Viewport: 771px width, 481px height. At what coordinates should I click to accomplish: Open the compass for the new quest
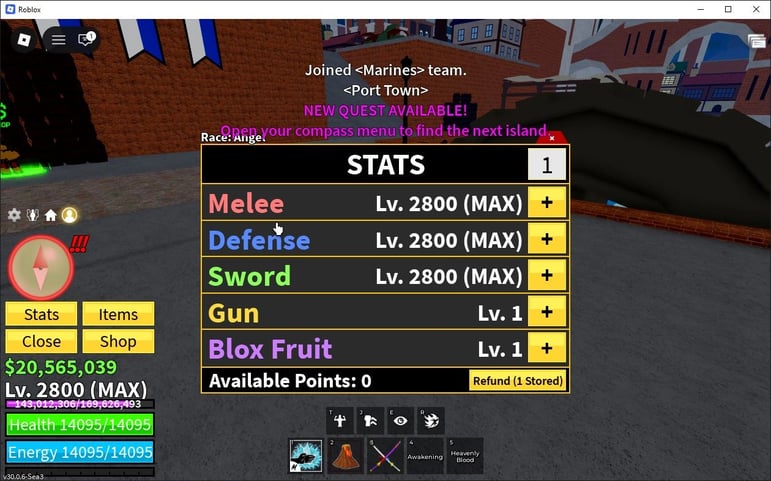tap(41, 268)
